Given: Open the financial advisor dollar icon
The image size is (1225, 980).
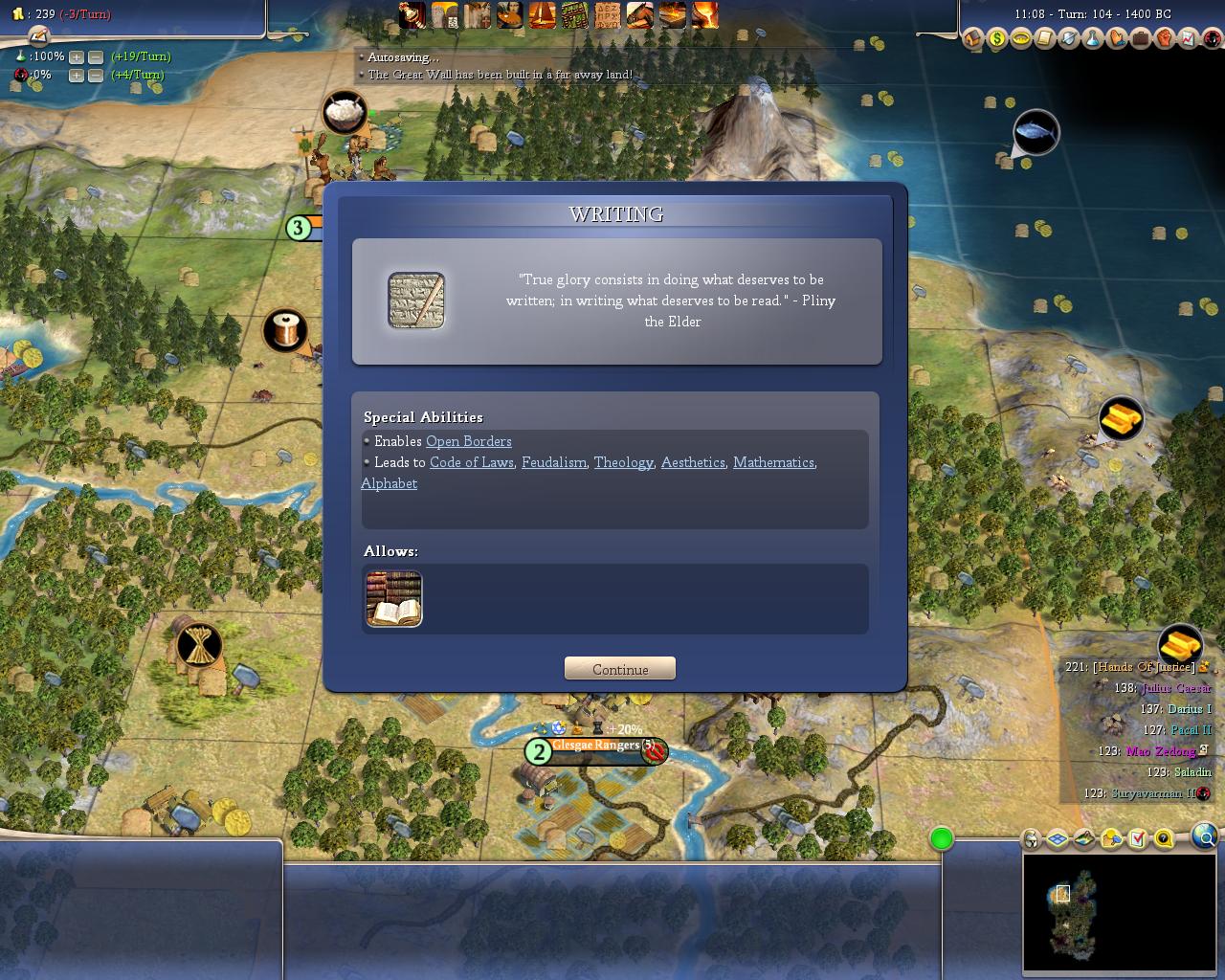Looking at the screenshot, I should (997, 39).
